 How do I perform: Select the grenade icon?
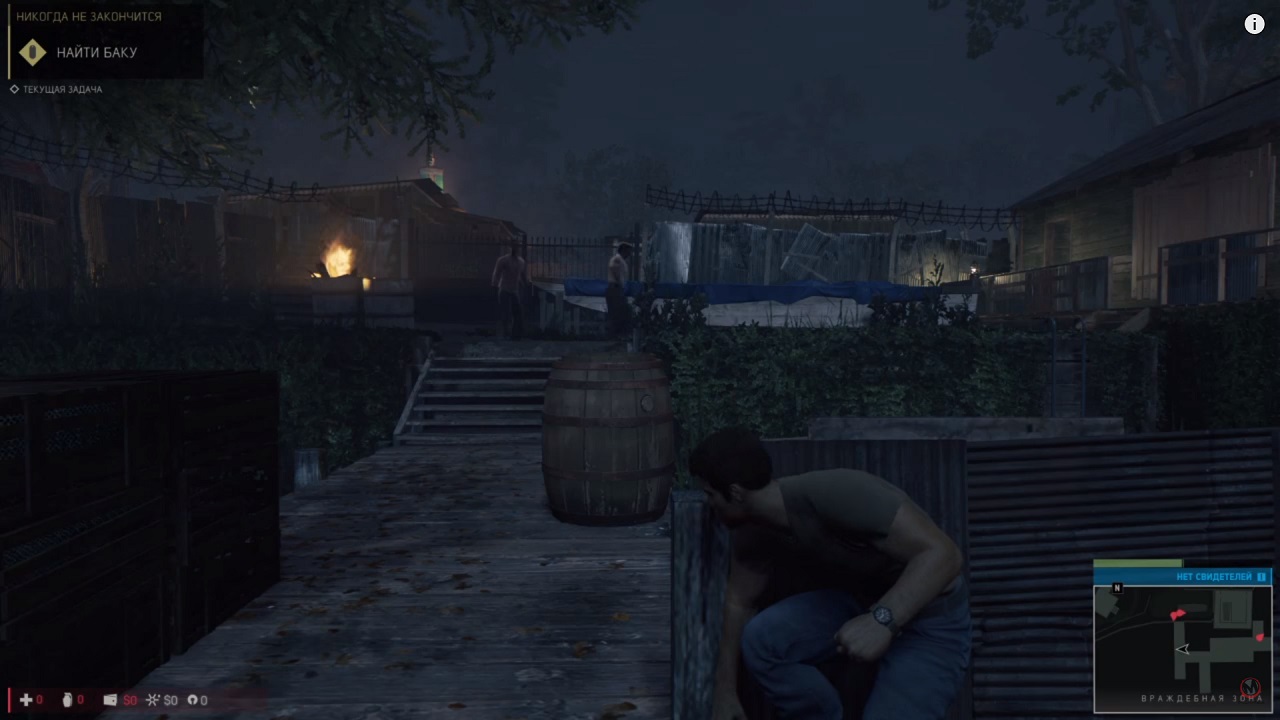point(67,700)
